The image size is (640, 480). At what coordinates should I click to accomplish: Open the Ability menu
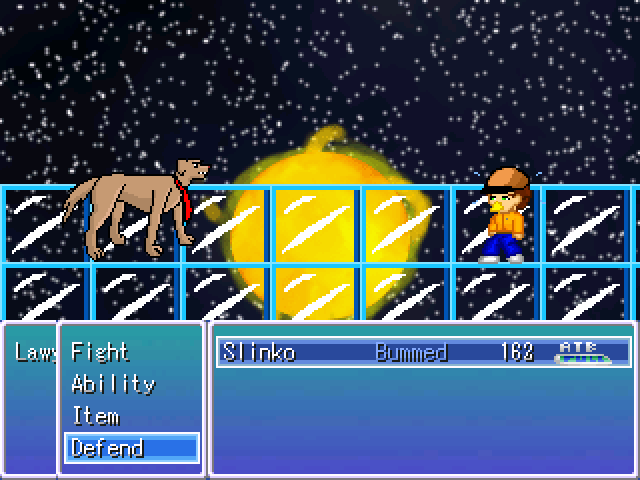(113, 384)
